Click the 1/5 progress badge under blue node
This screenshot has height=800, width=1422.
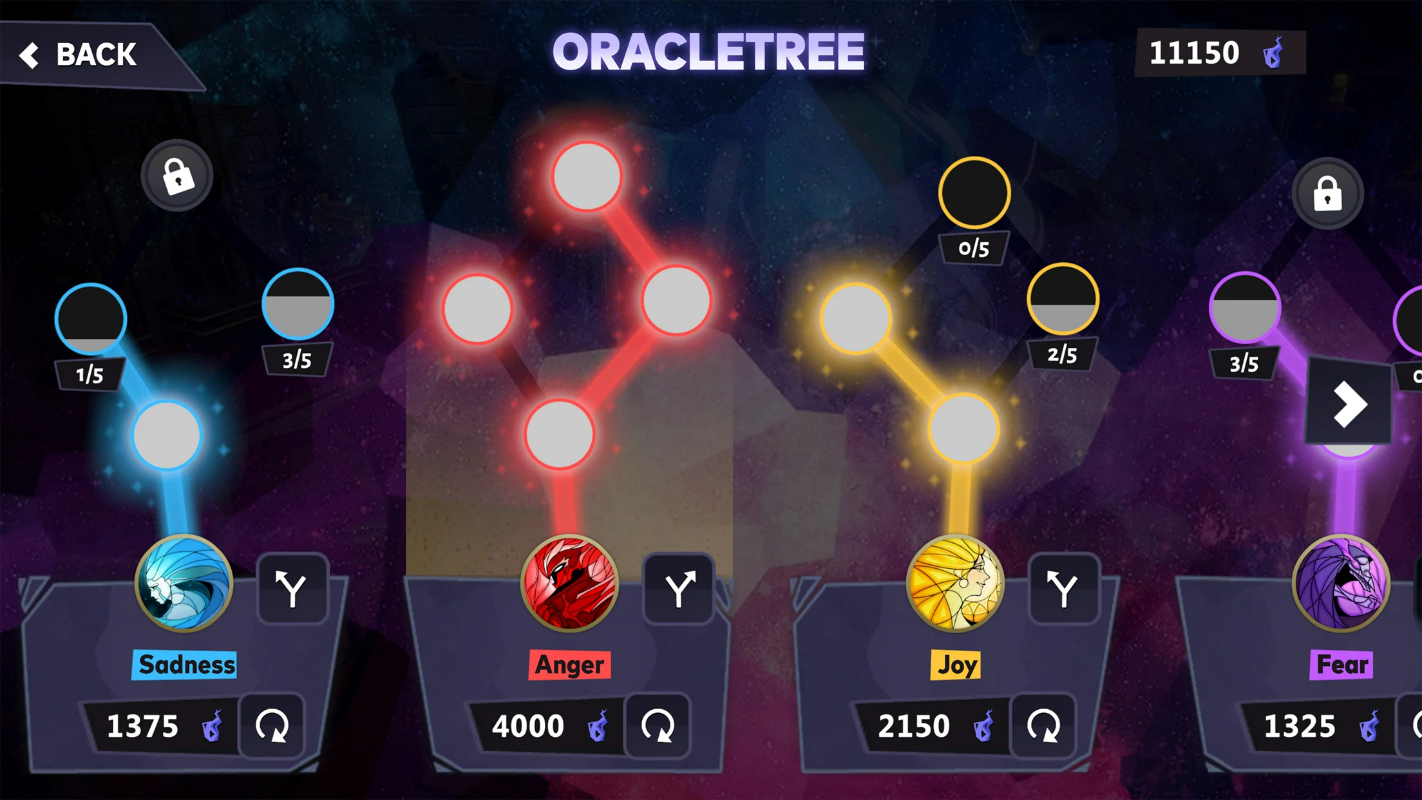(90, 374)
